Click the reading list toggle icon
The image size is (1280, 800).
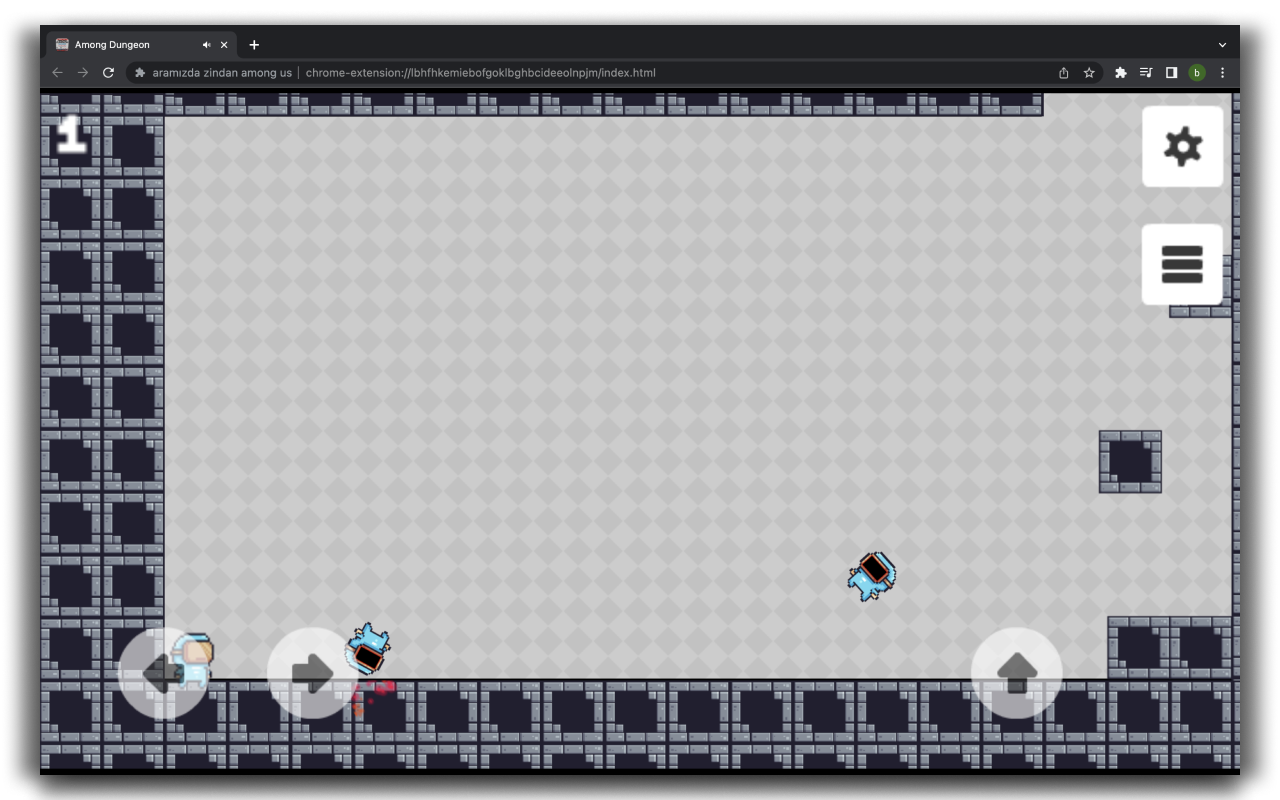pyautogui.click(x=1145, y=72)
